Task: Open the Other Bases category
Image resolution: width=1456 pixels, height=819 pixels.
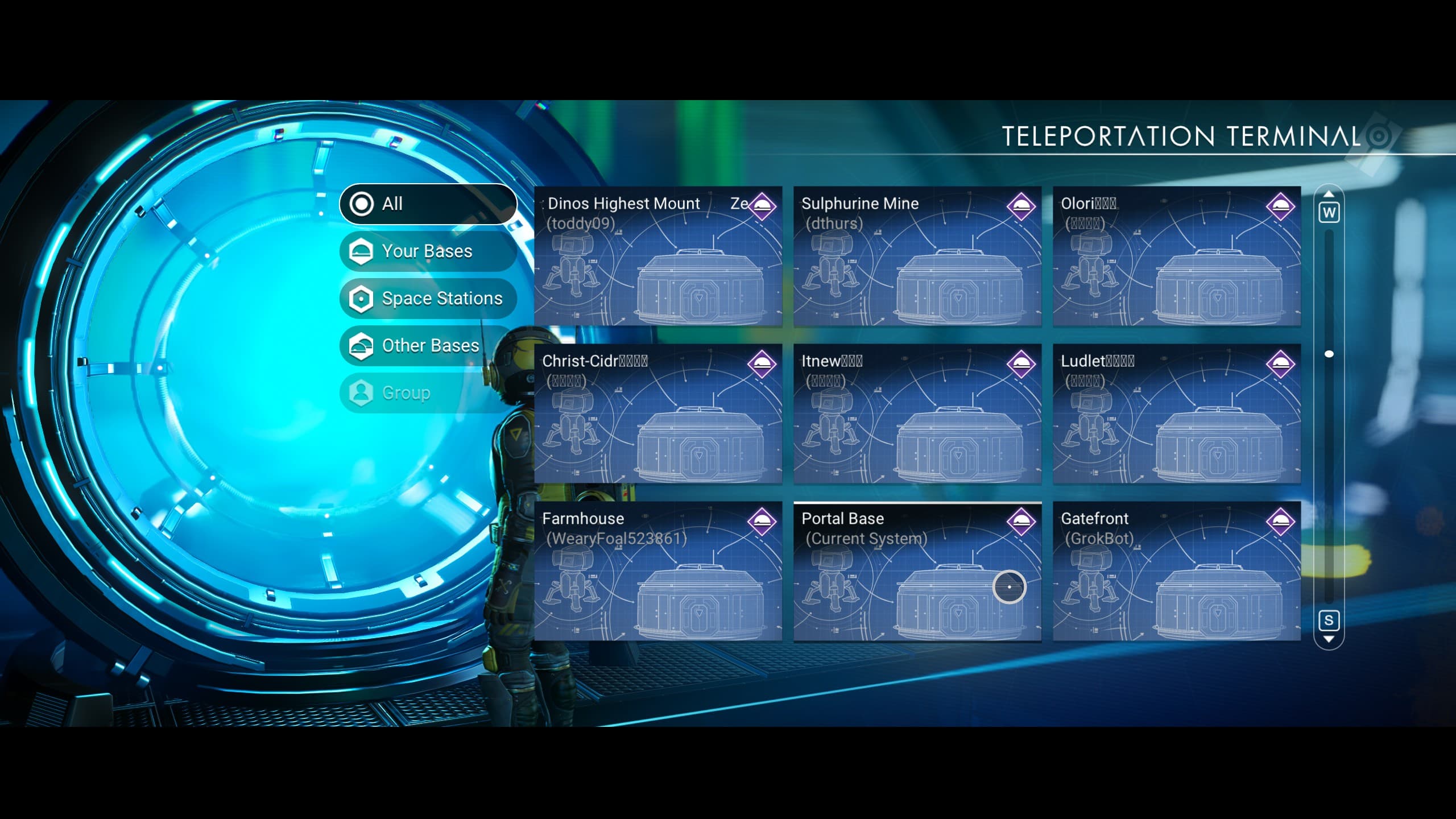Action: [x=428, y=345]
